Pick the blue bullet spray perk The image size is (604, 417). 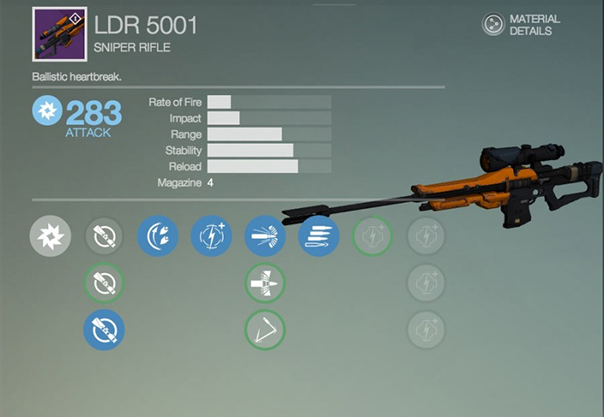[x=265, y=237]
